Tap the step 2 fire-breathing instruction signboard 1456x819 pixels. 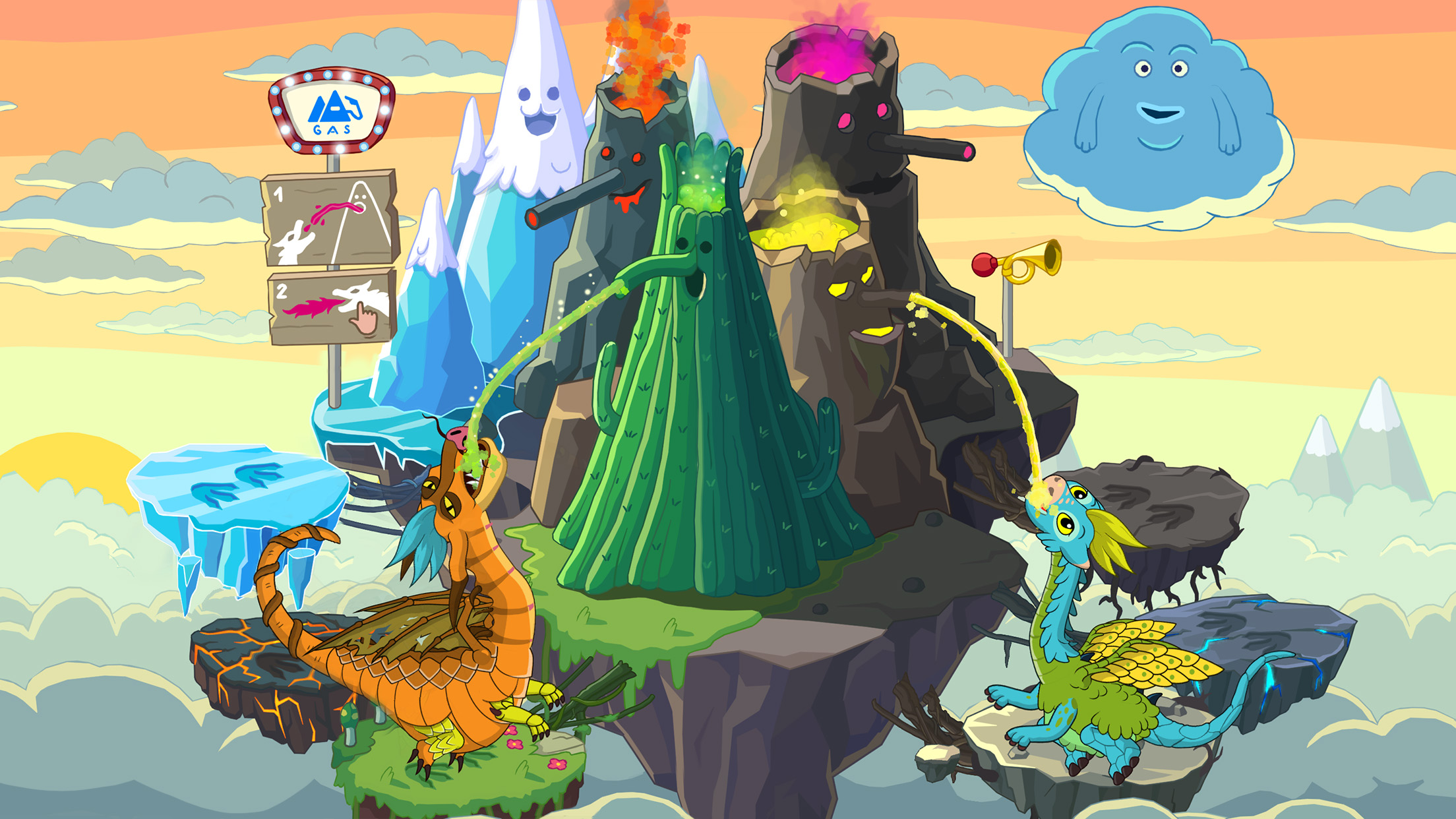(332, 307)
